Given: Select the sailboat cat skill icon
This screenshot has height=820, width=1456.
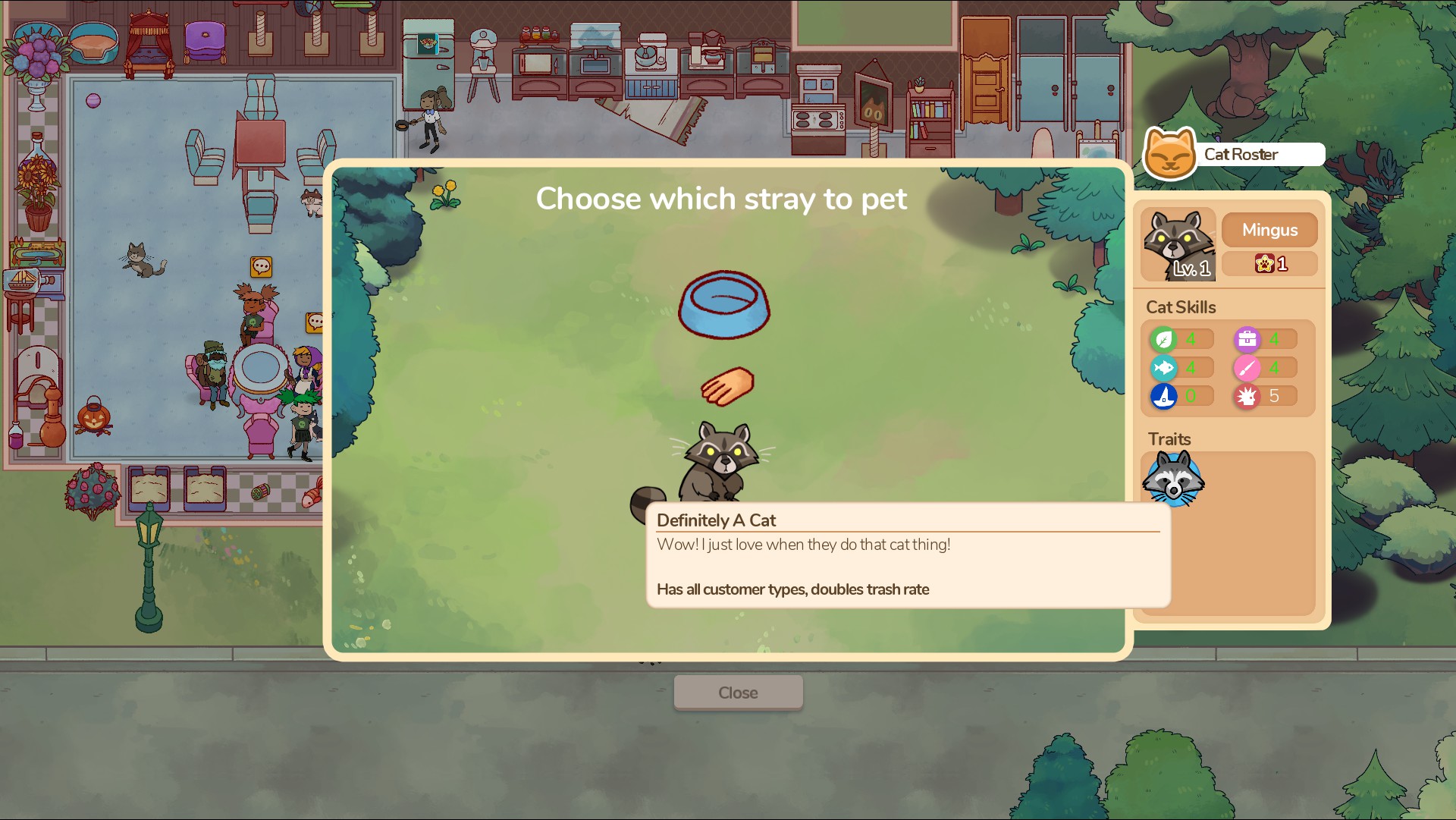Looking at the screenshot, I should click(1163, 396).
